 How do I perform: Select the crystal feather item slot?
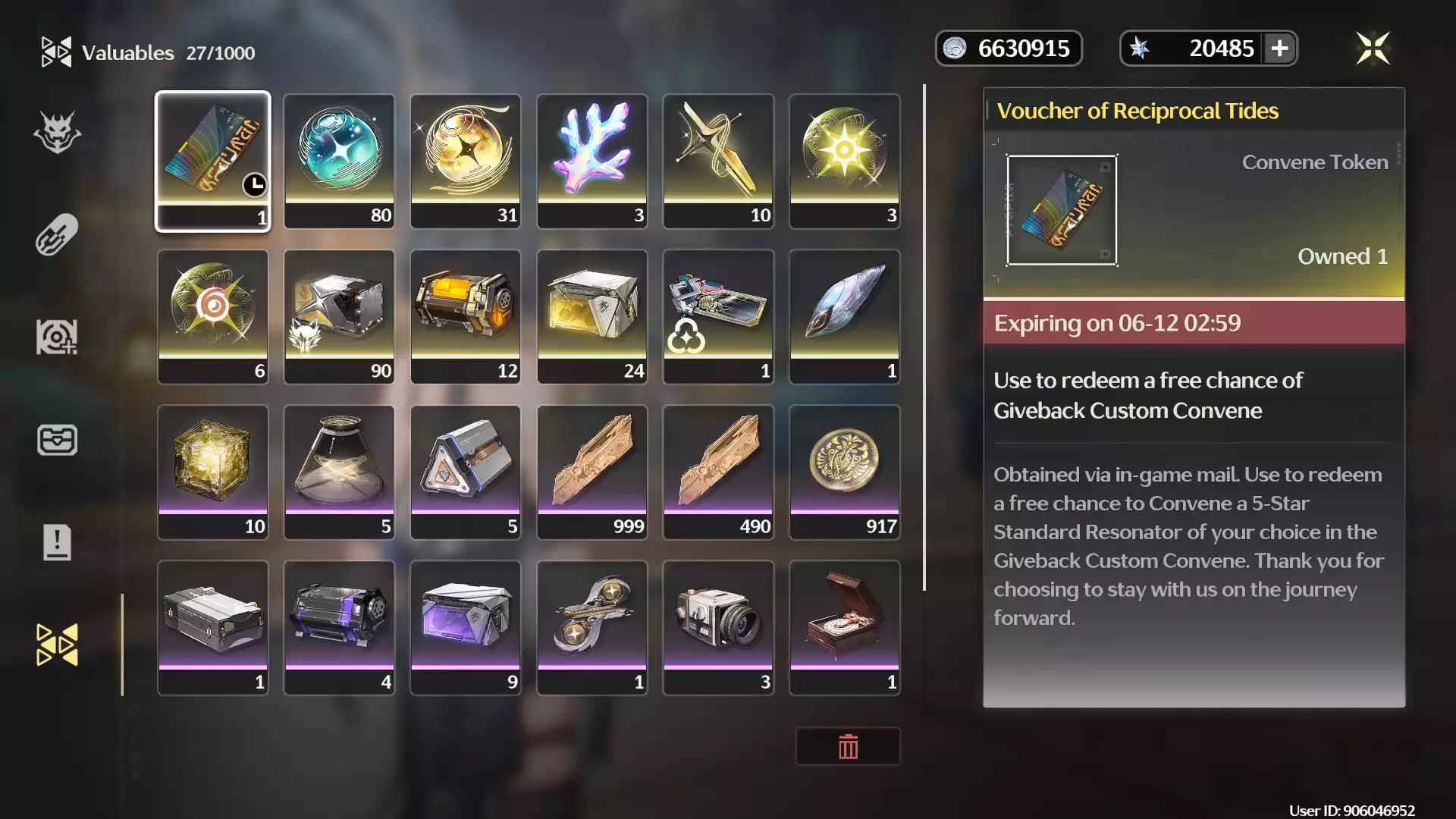(845, 316)
